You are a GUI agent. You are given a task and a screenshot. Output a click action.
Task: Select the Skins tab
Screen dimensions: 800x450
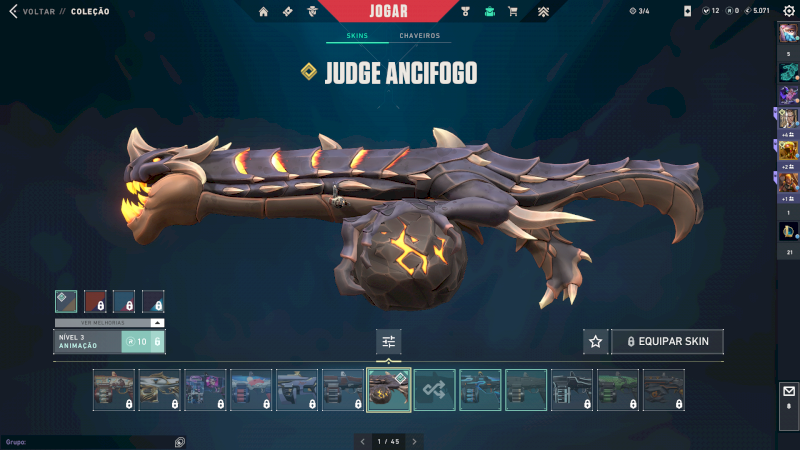(x=357, y=36)
